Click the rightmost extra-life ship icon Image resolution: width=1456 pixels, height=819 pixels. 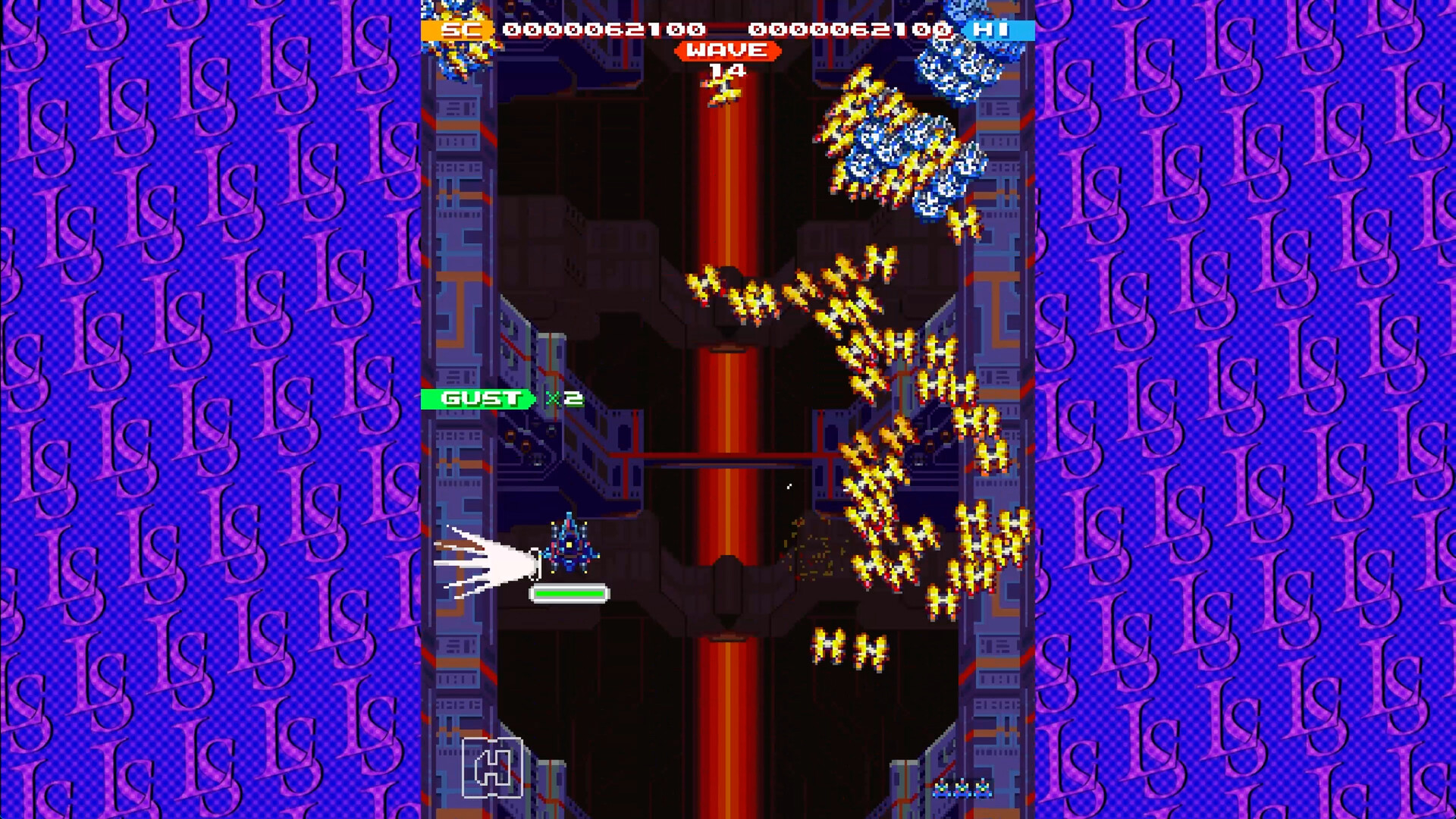tap(983, 789)
